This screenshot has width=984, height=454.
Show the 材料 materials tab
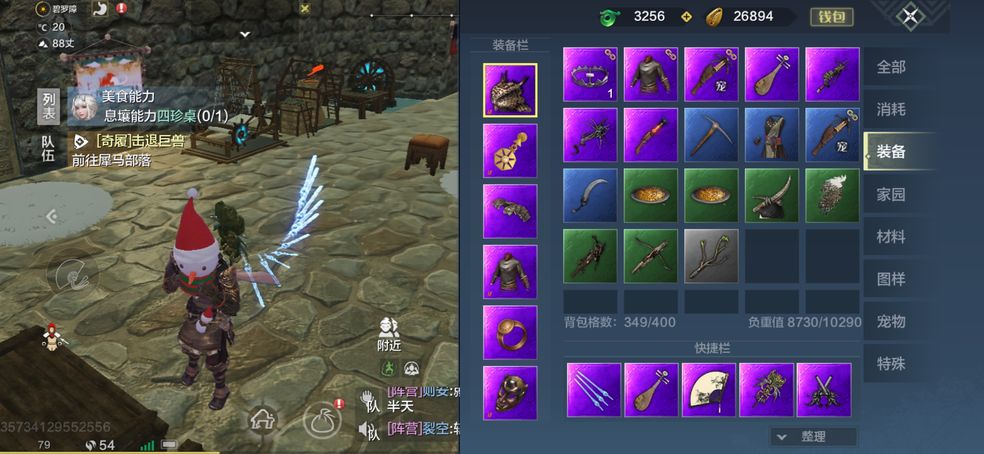pyautogui.click(x=891, y=237)
